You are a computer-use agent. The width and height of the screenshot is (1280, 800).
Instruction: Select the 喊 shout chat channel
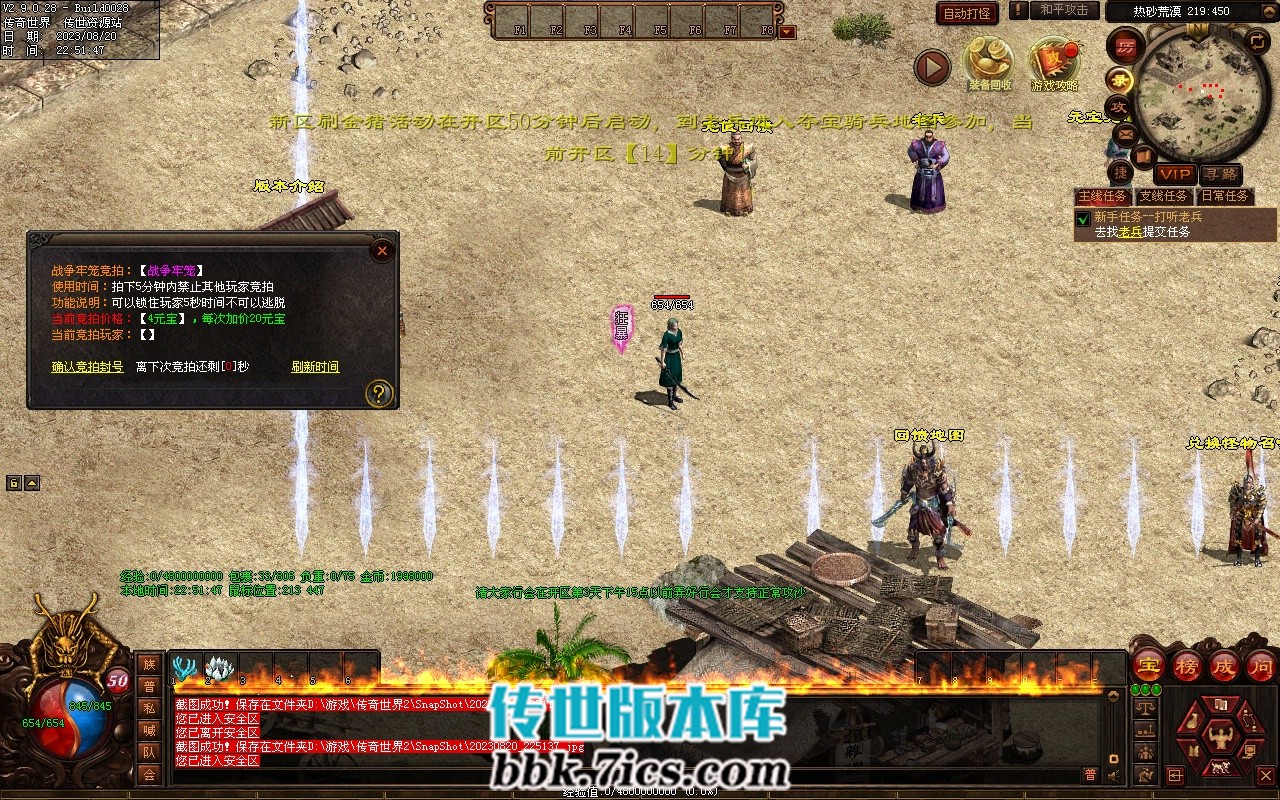coord(149,730)
